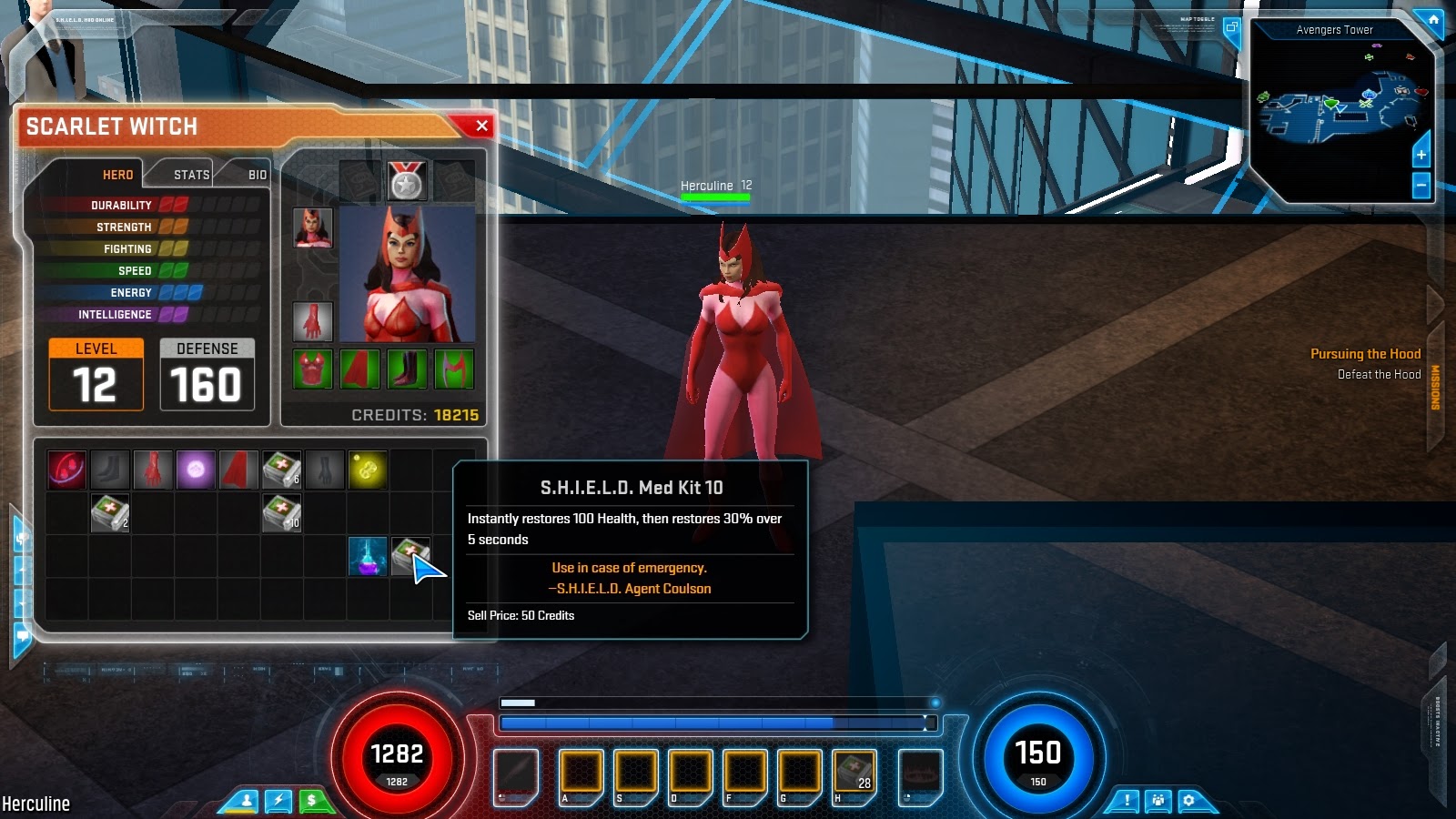Click the blue experience bar
1456x819 pixels.
(x=713, y=723)
